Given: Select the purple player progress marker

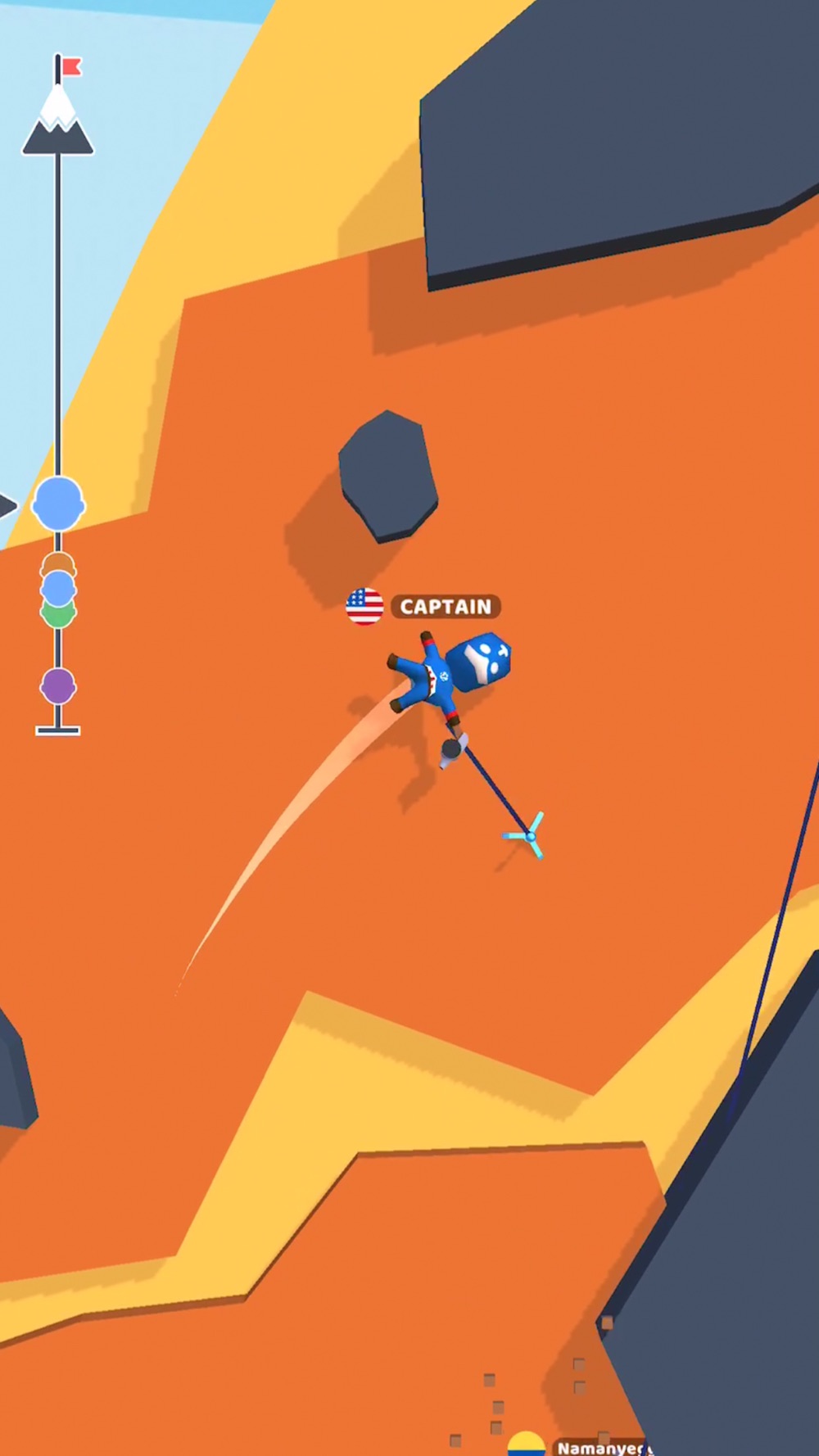Looking at the screenshot, I should [x=58, y=686].
